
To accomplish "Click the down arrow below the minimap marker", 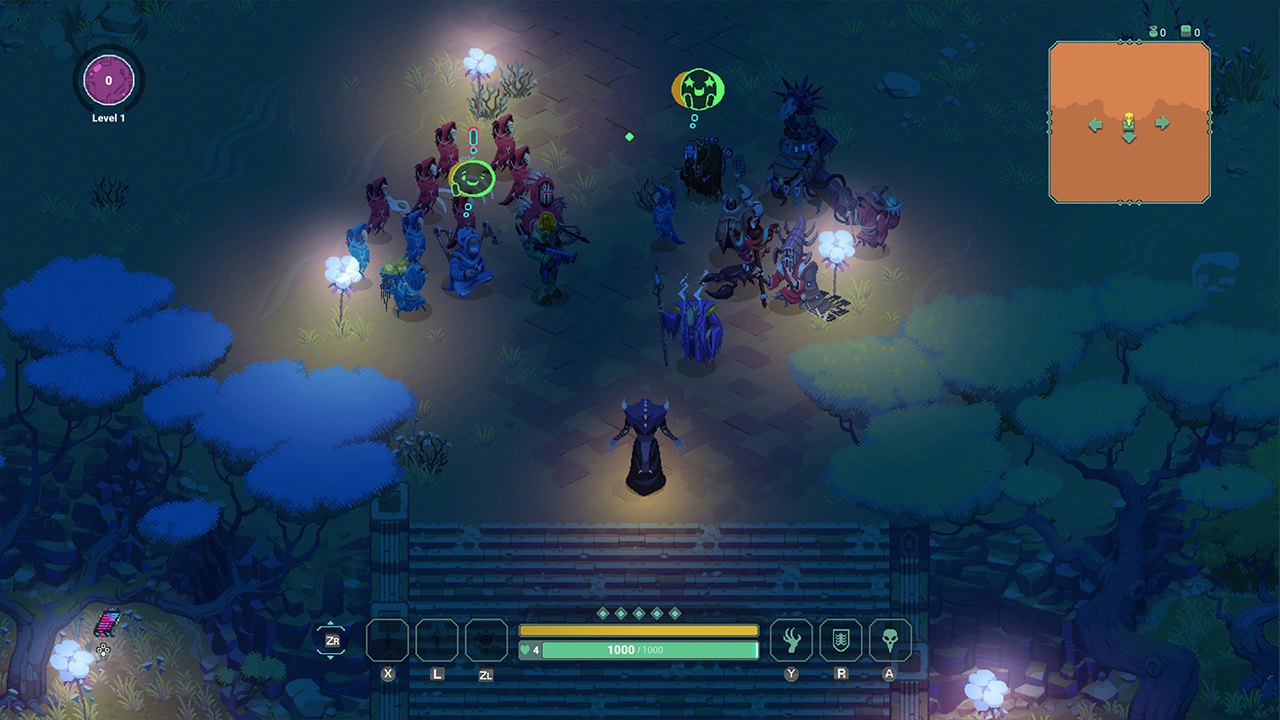I will click(1128, 139).
